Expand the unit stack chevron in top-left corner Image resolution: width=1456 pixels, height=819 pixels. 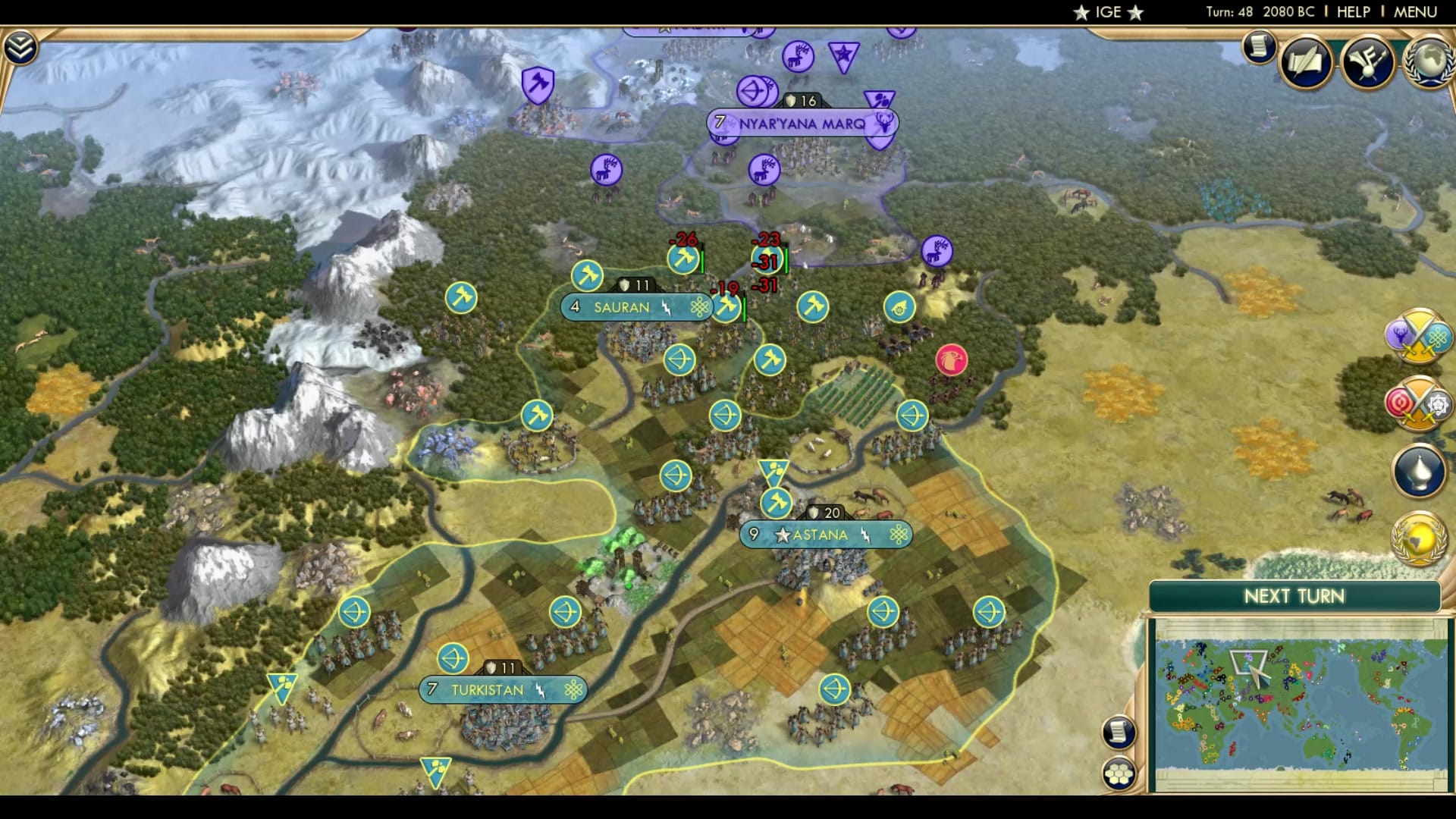(22, 47)
